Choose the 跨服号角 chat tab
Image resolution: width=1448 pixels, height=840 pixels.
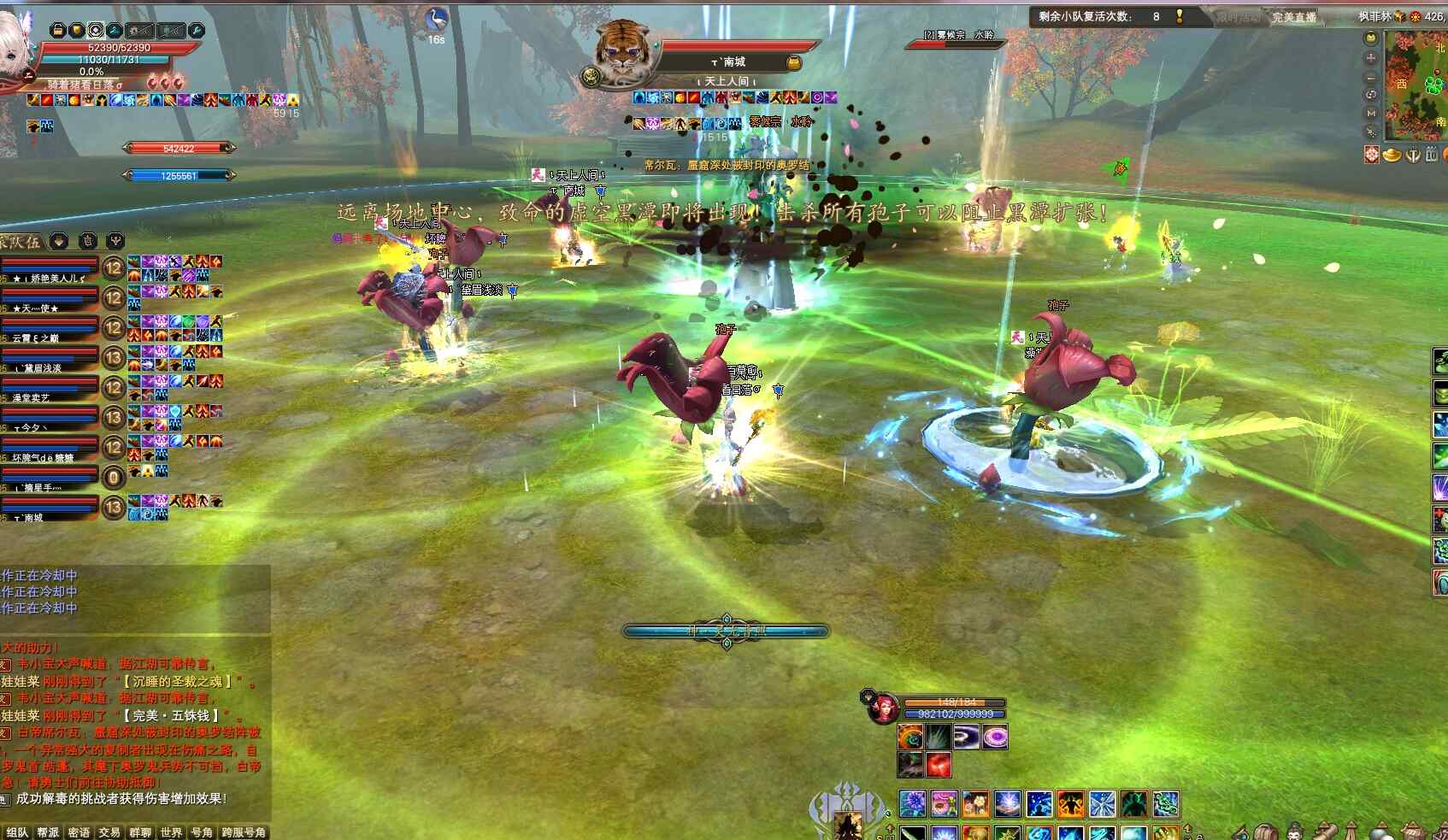coord(244,832)
